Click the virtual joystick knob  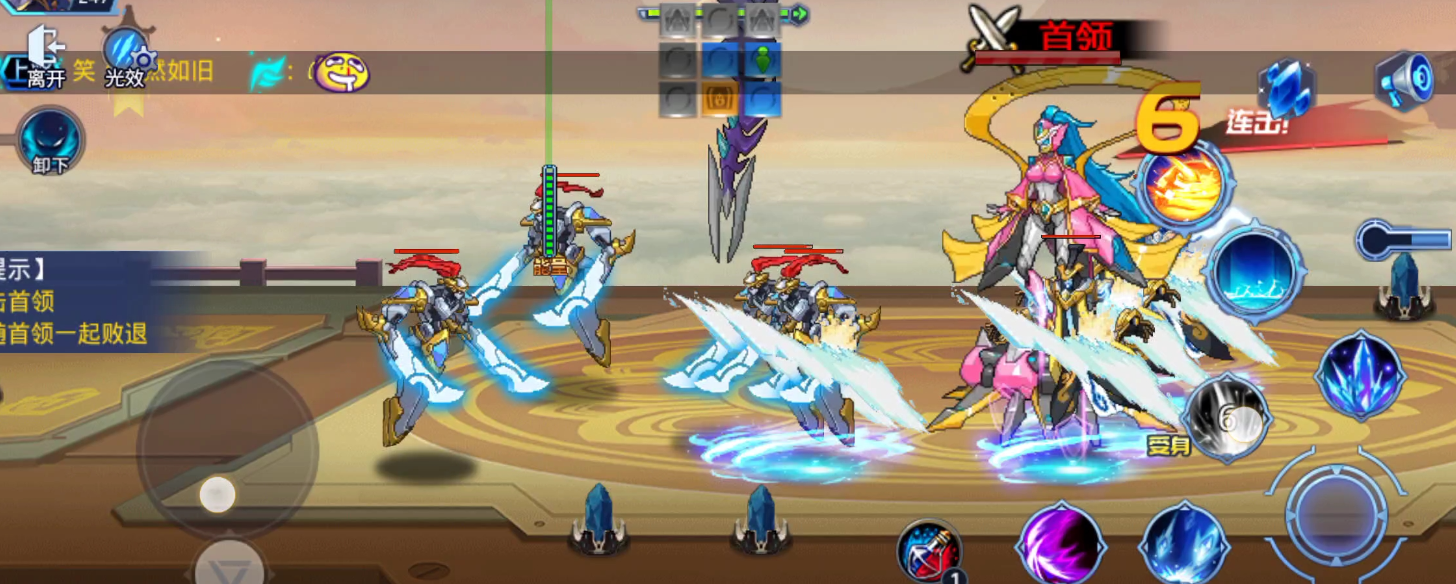point(217,494)
